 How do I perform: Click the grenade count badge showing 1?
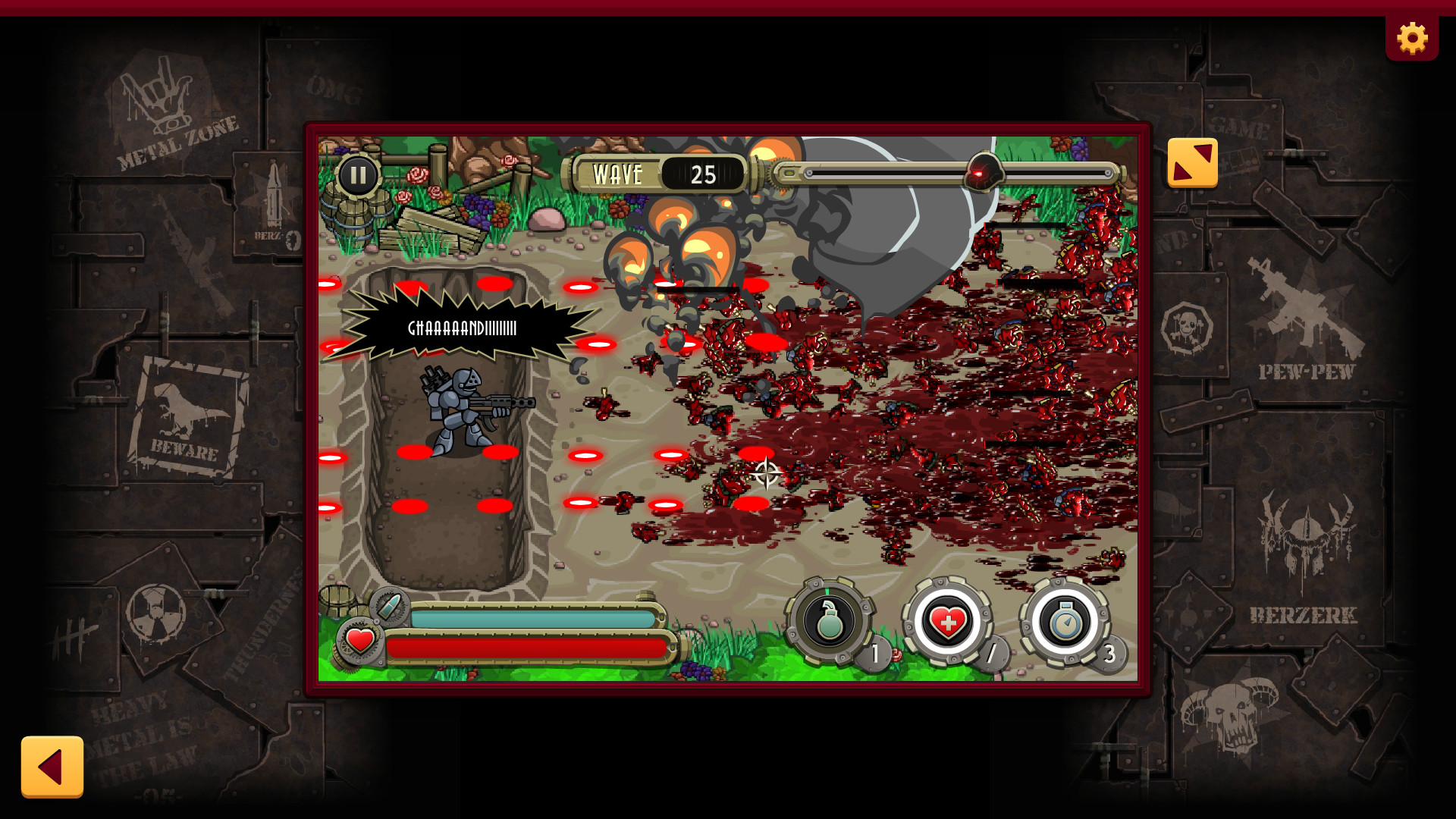click(x=876, y=652)
